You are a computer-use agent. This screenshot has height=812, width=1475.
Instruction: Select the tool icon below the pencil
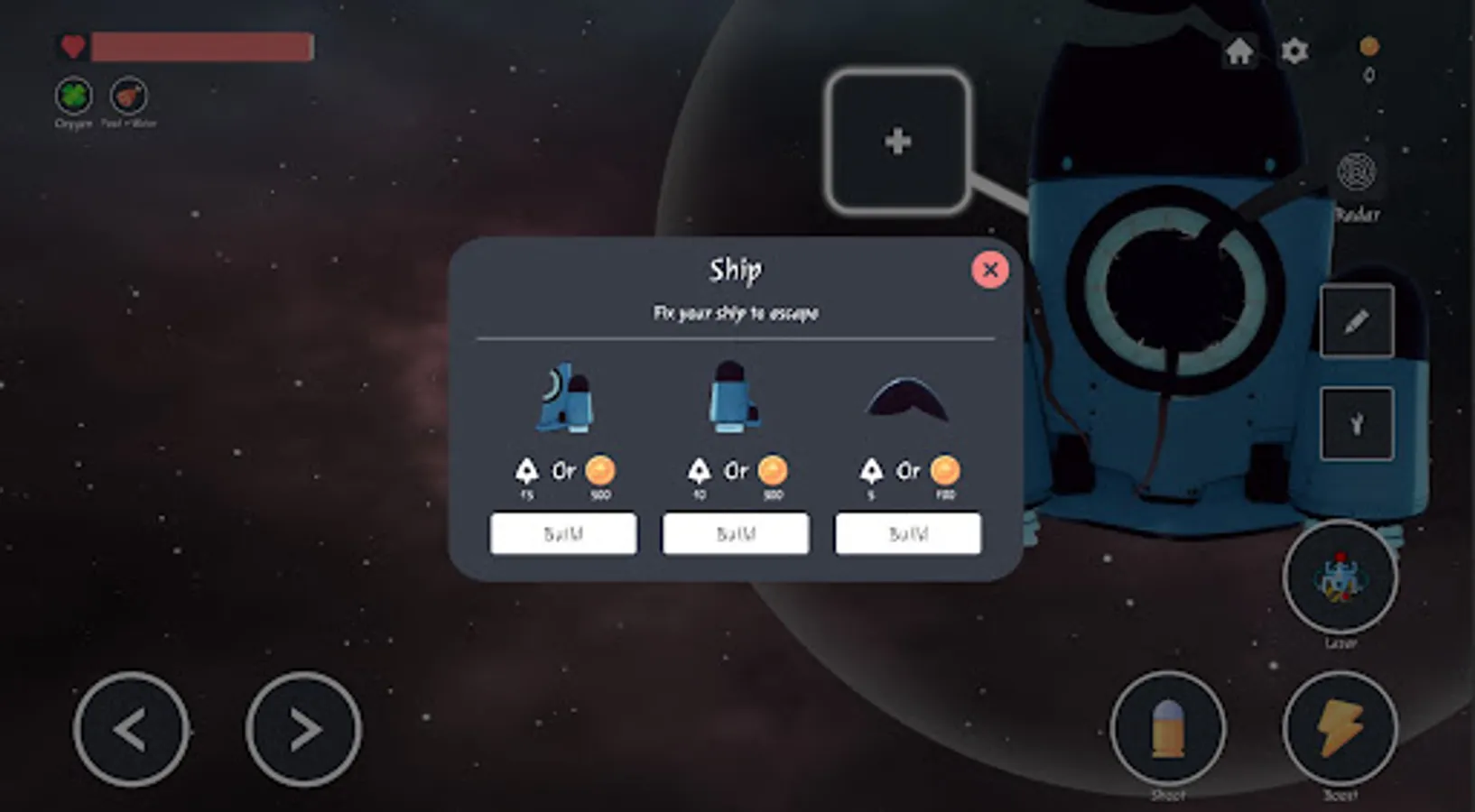1356,420
